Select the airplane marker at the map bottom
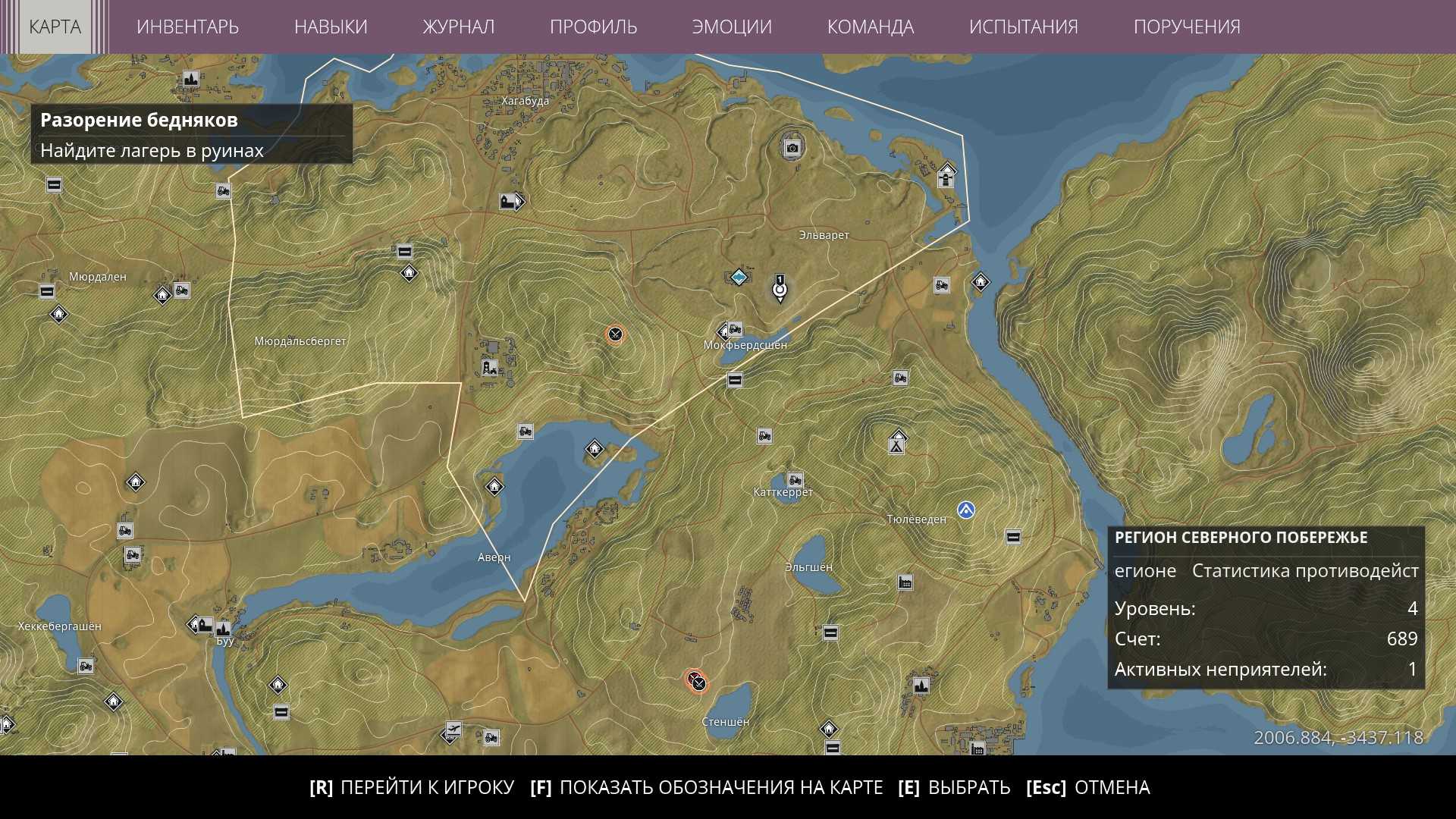1456x819 pixels. (x=453, y=730)
